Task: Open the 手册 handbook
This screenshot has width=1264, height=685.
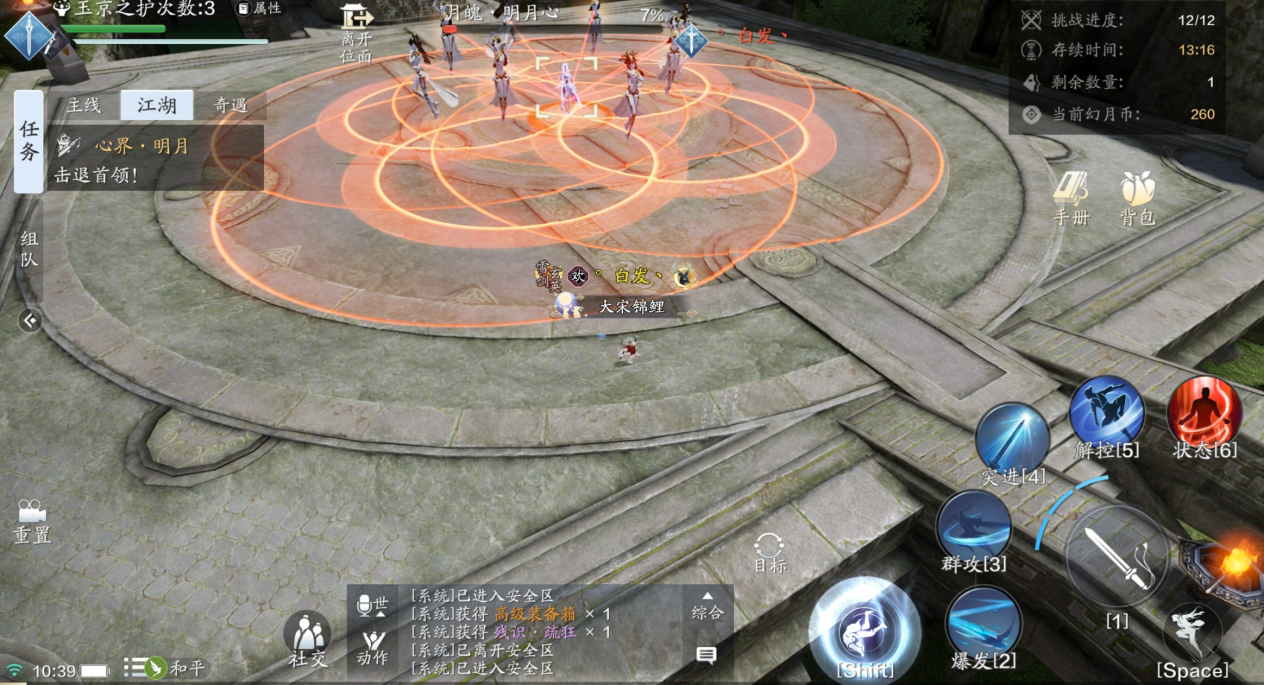Action: coord(1071,198)
